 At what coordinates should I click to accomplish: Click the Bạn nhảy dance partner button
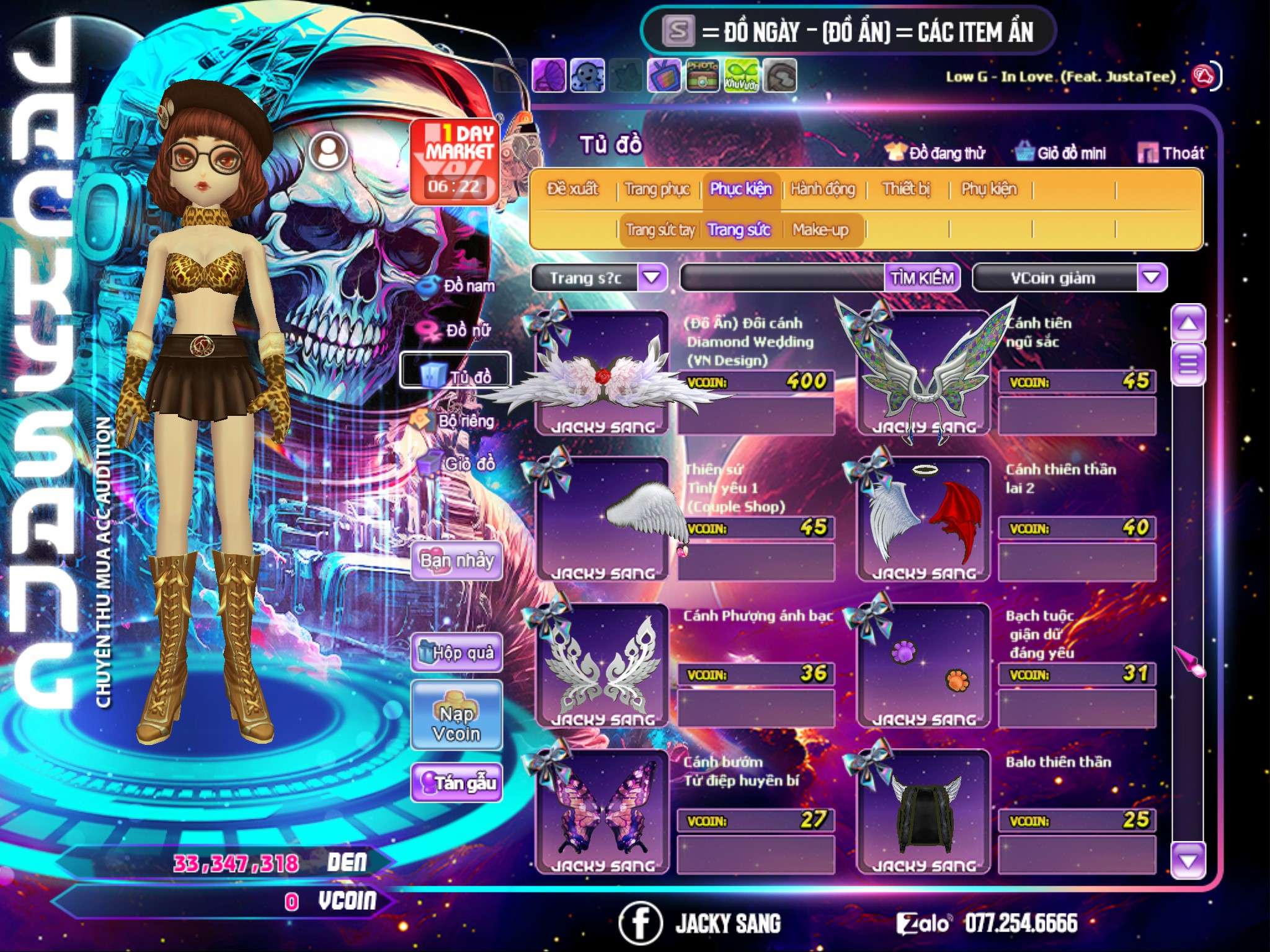click(x=456, y=561)
